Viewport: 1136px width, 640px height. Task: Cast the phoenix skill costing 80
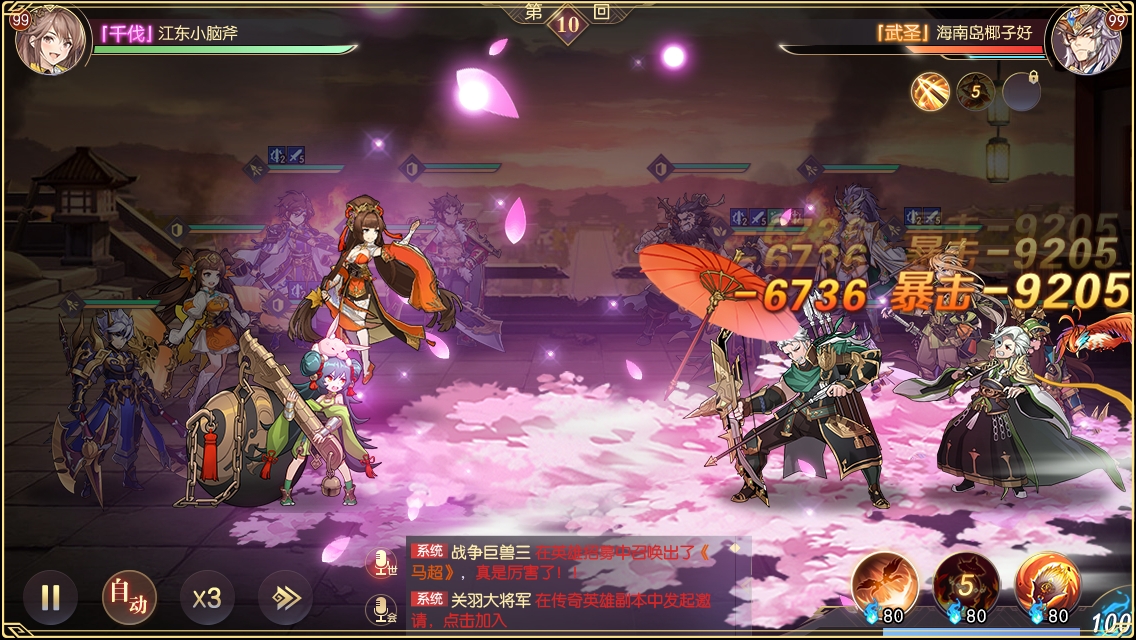[x=885, y=583]
